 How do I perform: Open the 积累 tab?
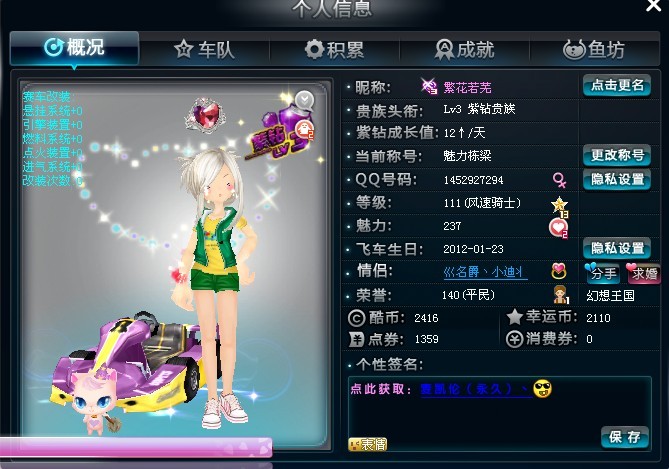coord(334,48)
